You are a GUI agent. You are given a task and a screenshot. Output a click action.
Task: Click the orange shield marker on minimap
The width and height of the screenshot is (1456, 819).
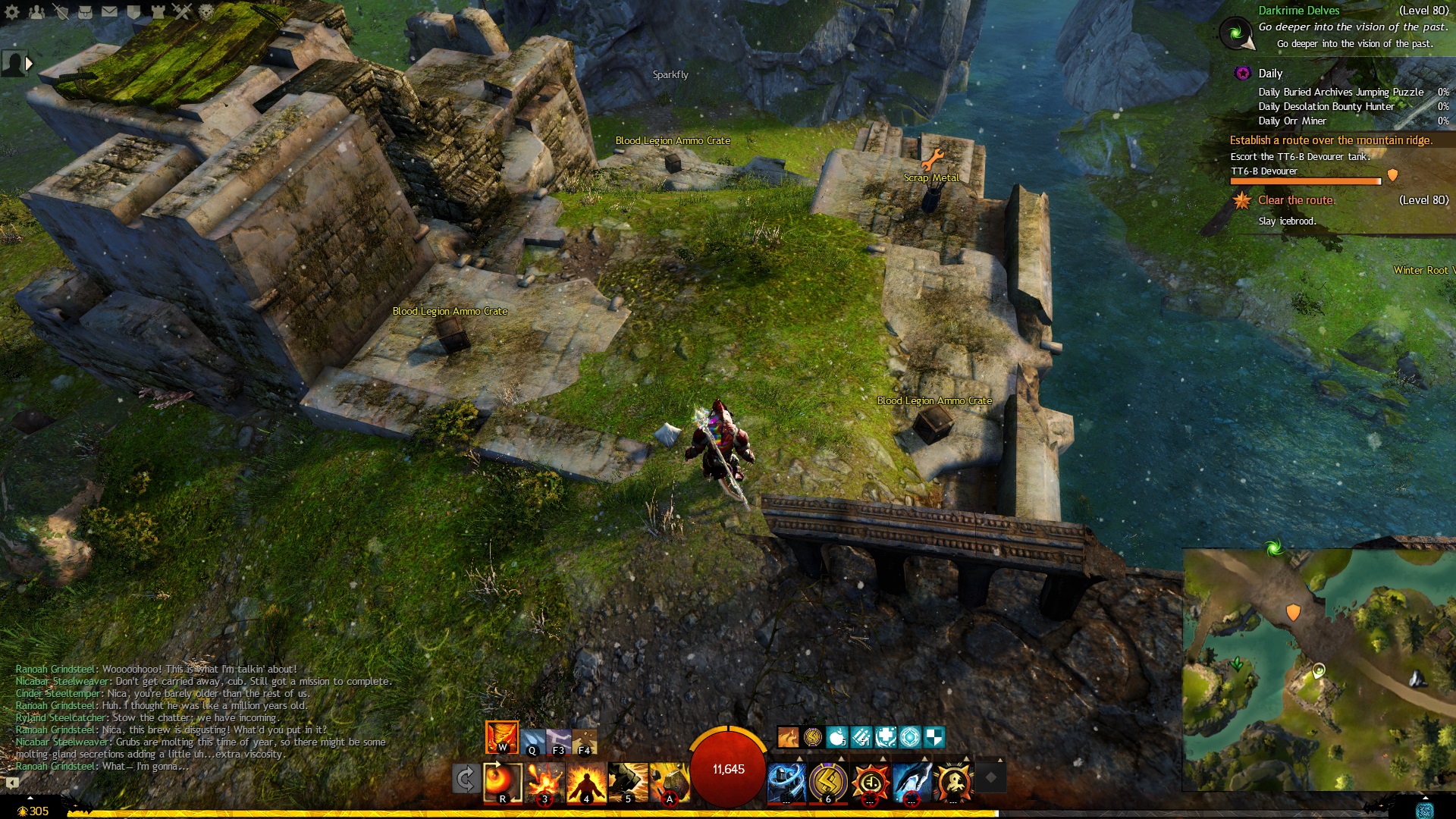coord(1293,611)
